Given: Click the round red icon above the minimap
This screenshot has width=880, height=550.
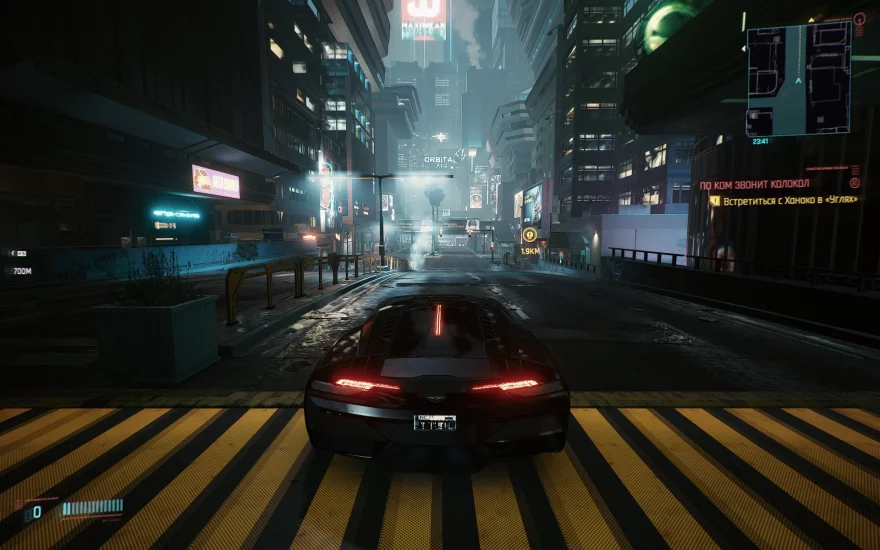Looking at the screenshot, I should (859, 18).
